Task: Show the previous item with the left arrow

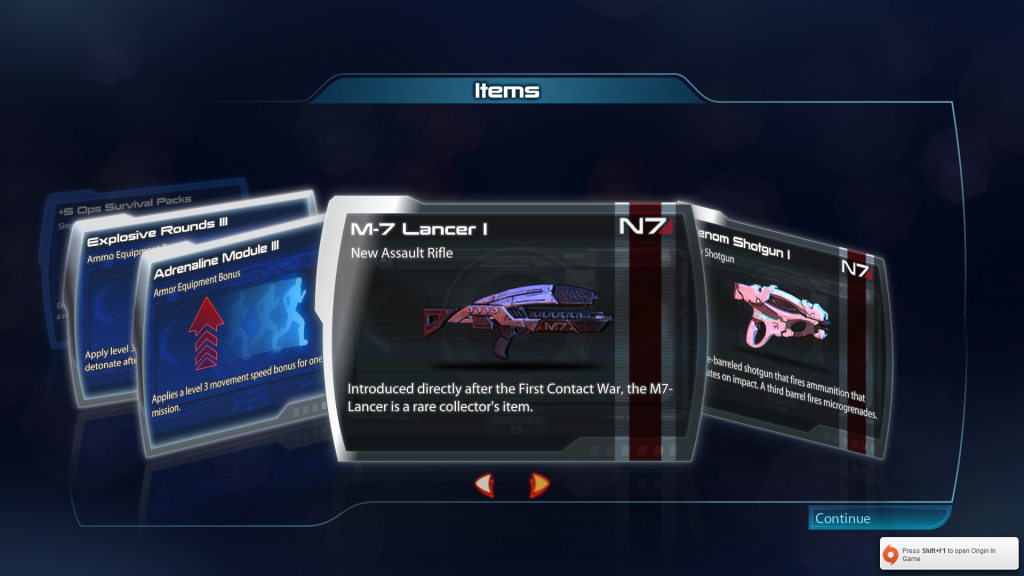Action: [485, 485]
